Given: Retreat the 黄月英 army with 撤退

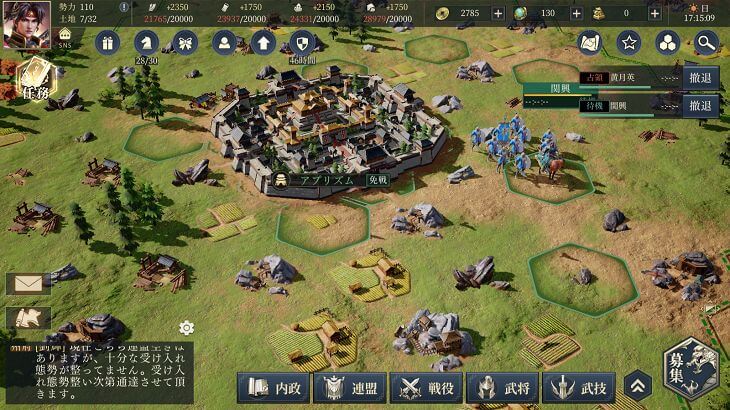Looking at the screenshot, I should coord(701,77).
